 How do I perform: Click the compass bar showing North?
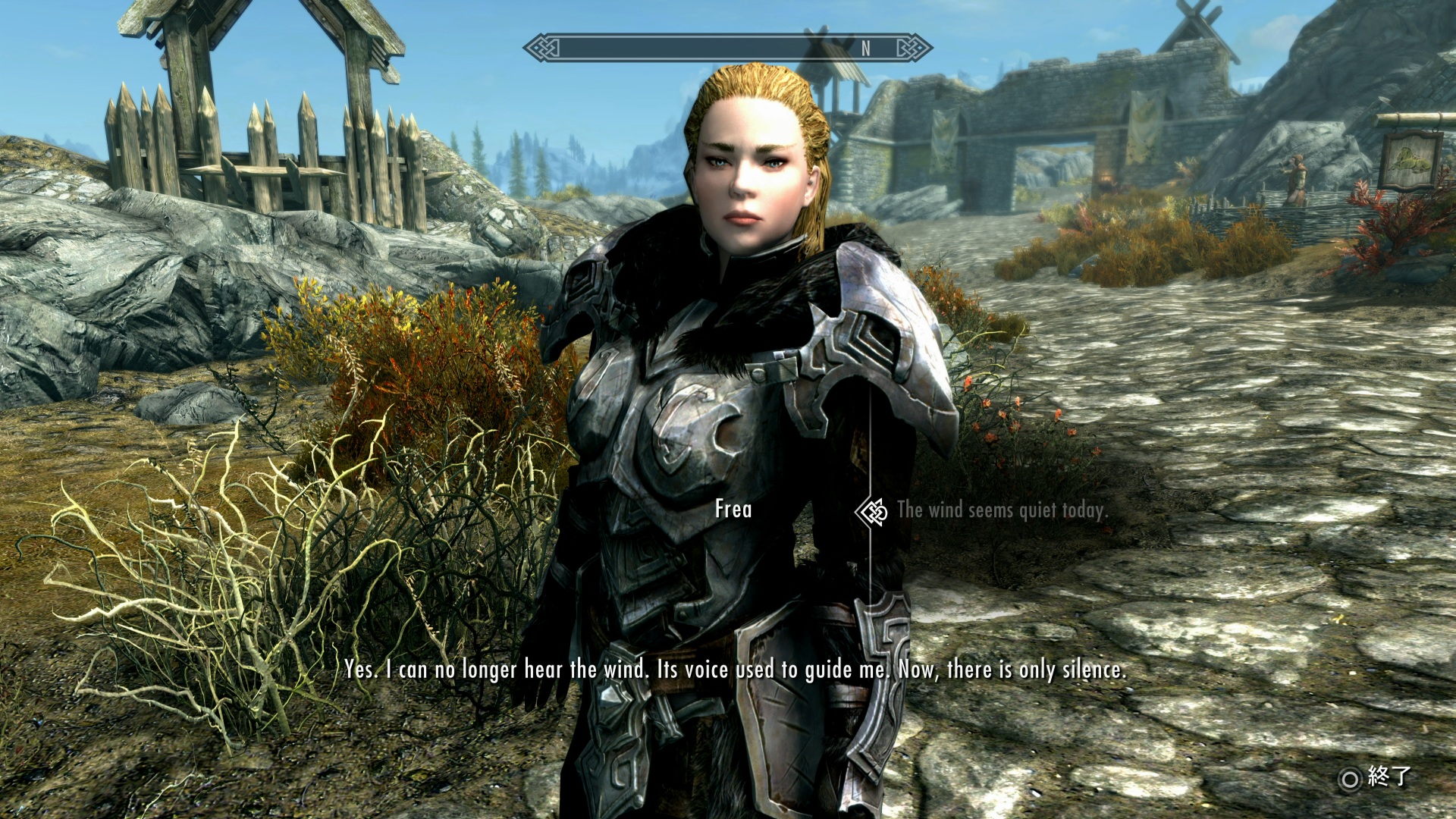[727, 49]
